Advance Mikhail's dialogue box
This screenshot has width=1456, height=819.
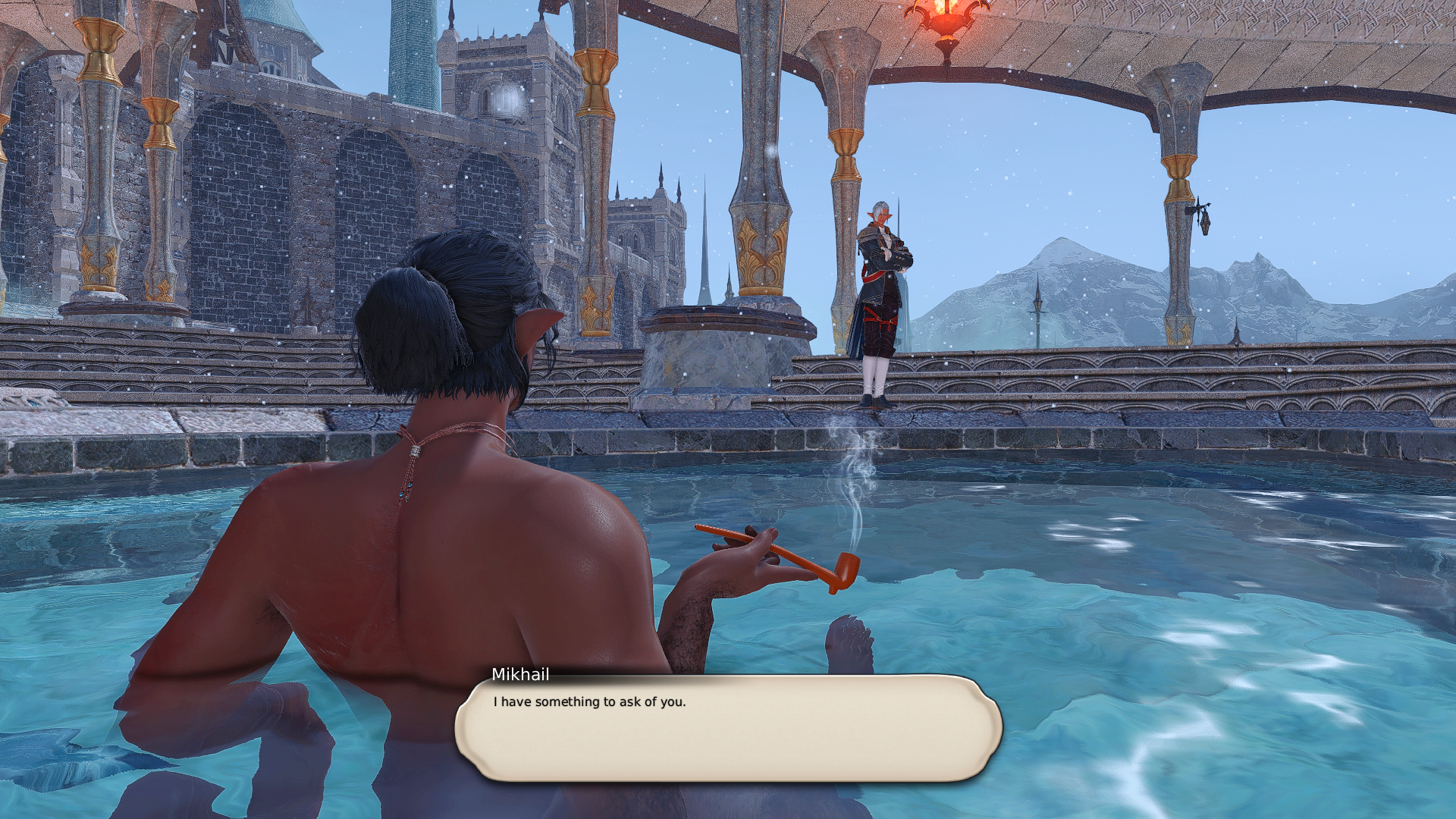click(x=728, y=728)
